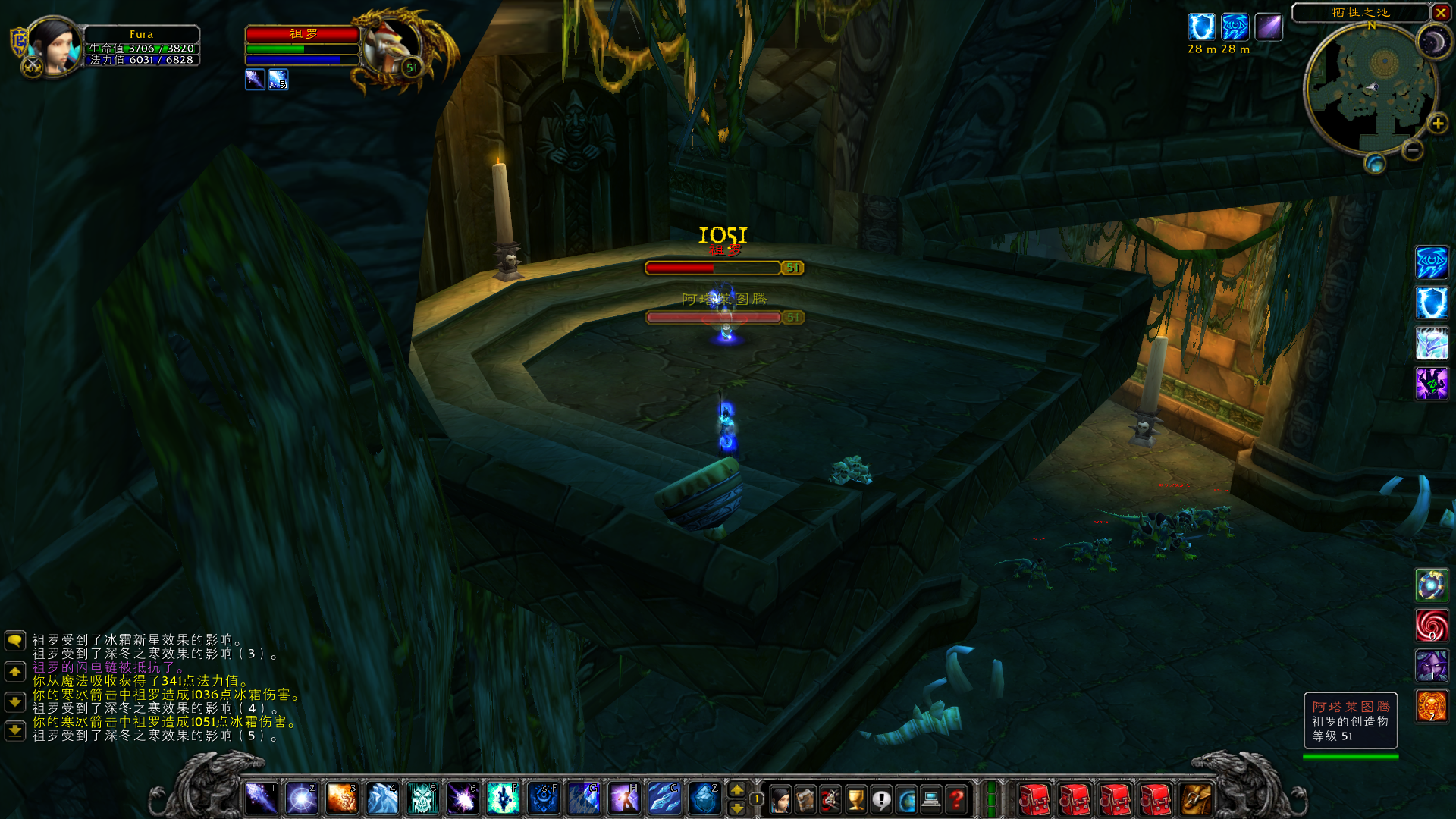Open the spellbook micro button
The height and width of the screenshot is (819, 1456).
805,799
